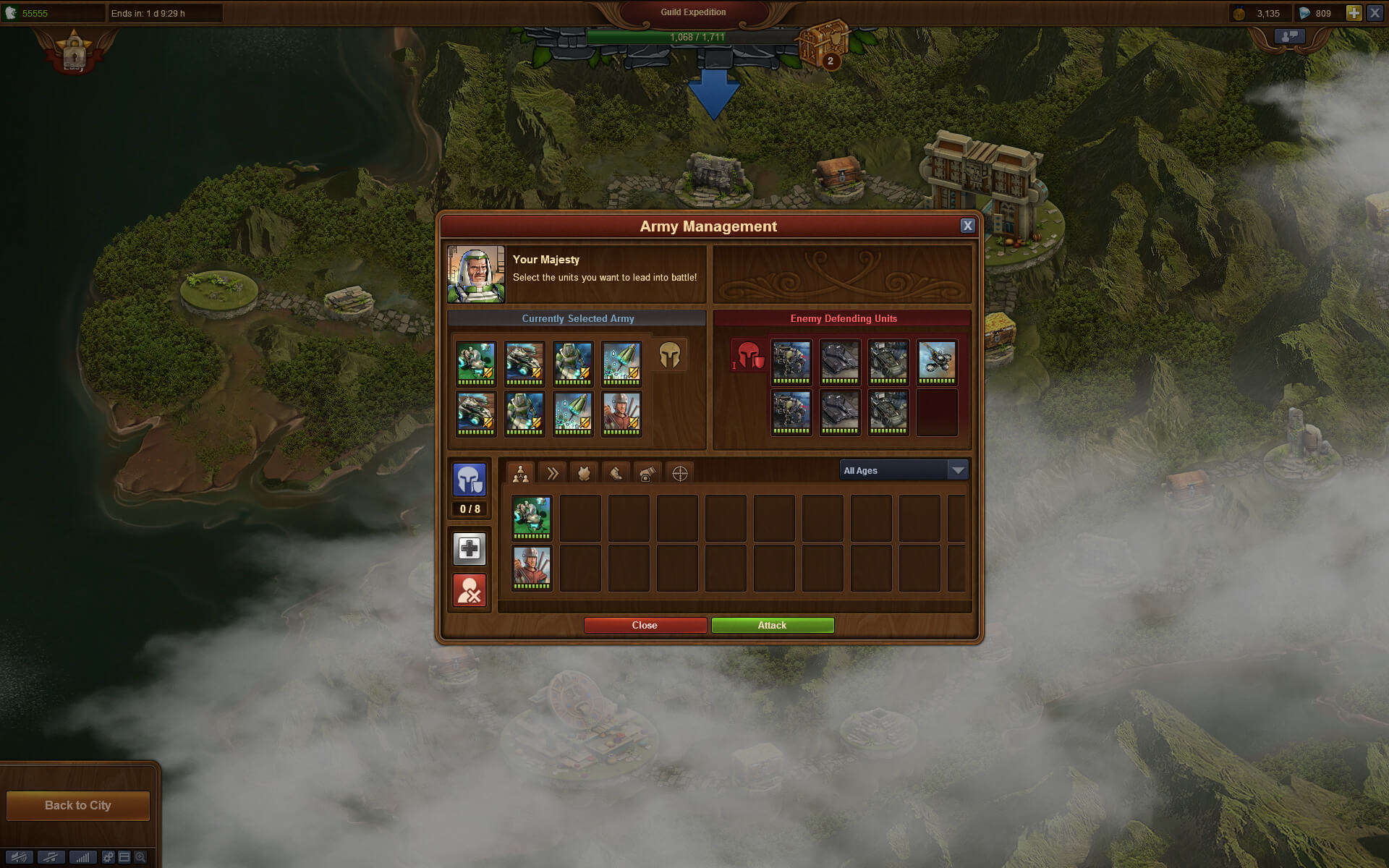Image resolution: width=1389 pixels, height=868 pixels.
Task: Open settings with the gear icon
Action: coord(108,857)
